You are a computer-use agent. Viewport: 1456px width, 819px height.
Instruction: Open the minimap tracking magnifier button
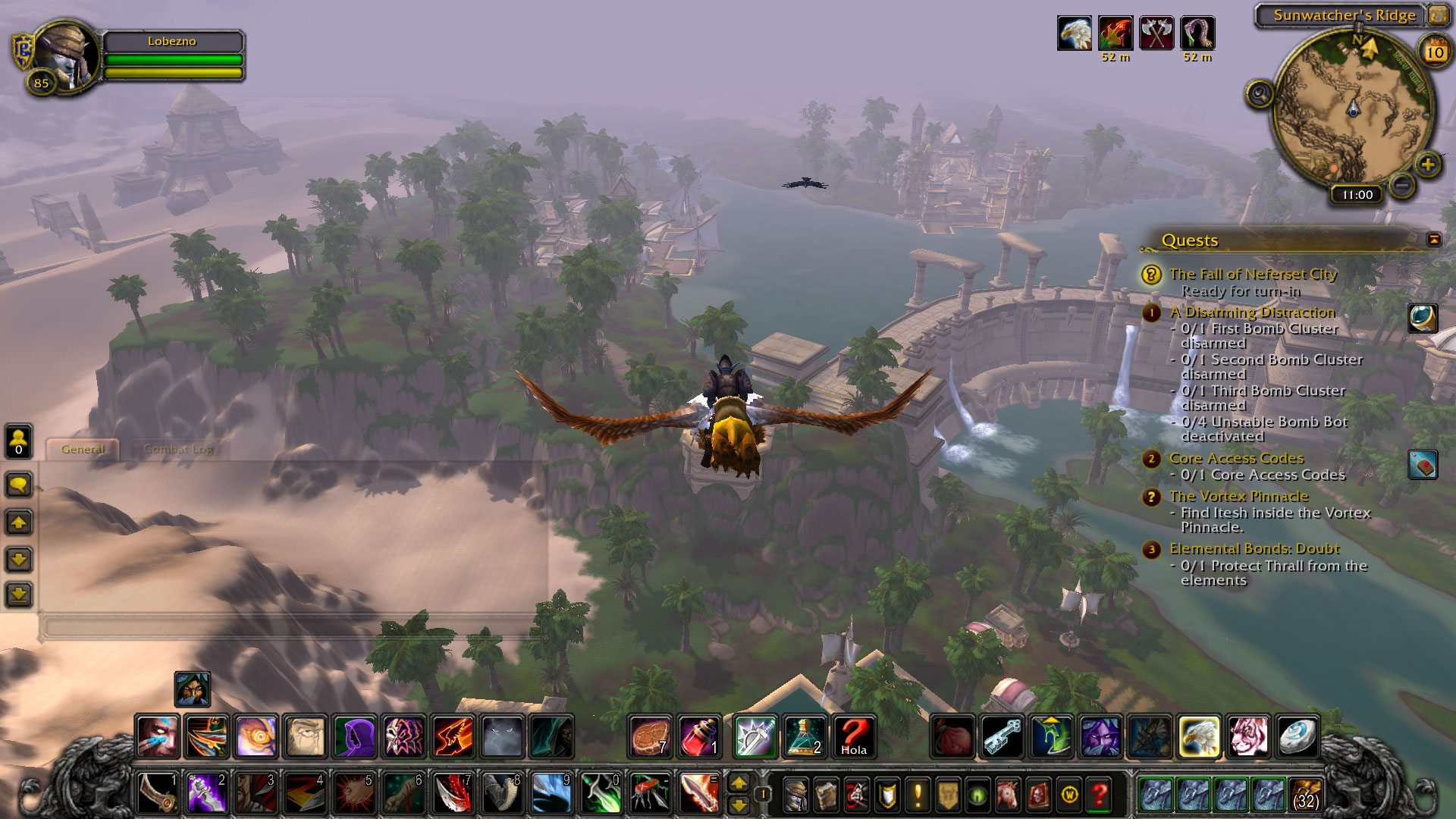pos(1260,95)
